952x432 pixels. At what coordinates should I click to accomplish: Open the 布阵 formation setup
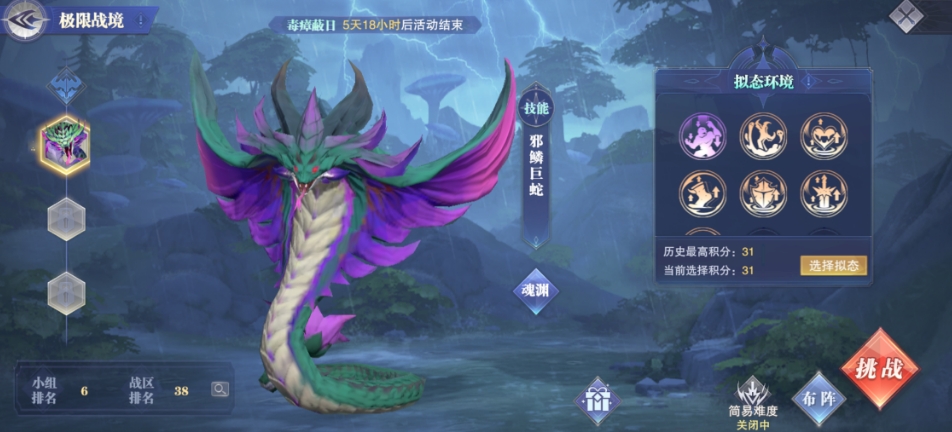click(x=816, y=397)
